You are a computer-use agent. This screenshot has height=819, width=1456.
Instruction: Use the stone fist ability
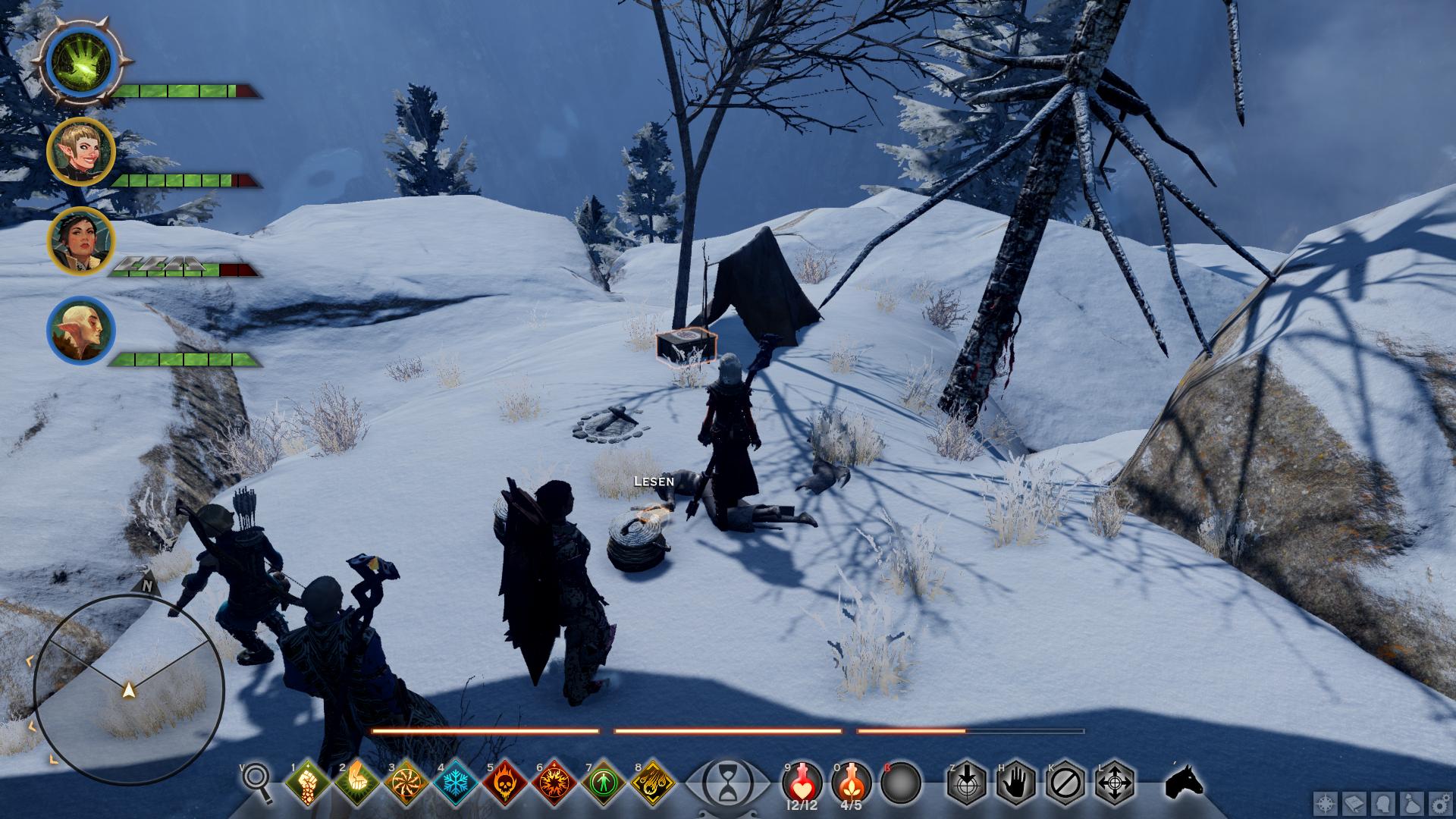click(x=307, y=781)
